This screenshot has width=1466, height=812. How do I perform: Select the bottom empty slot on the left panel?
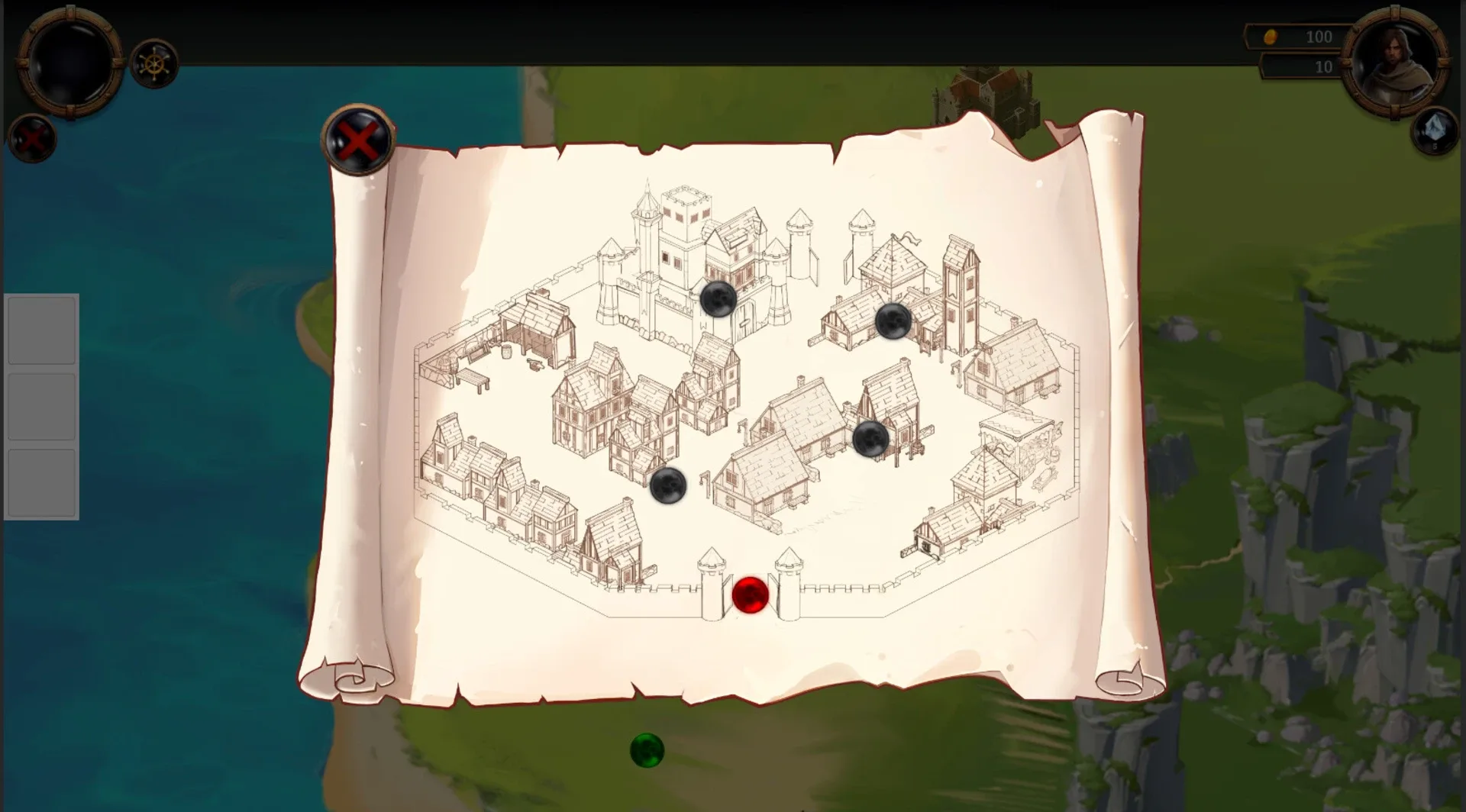[x=41, y=482]
